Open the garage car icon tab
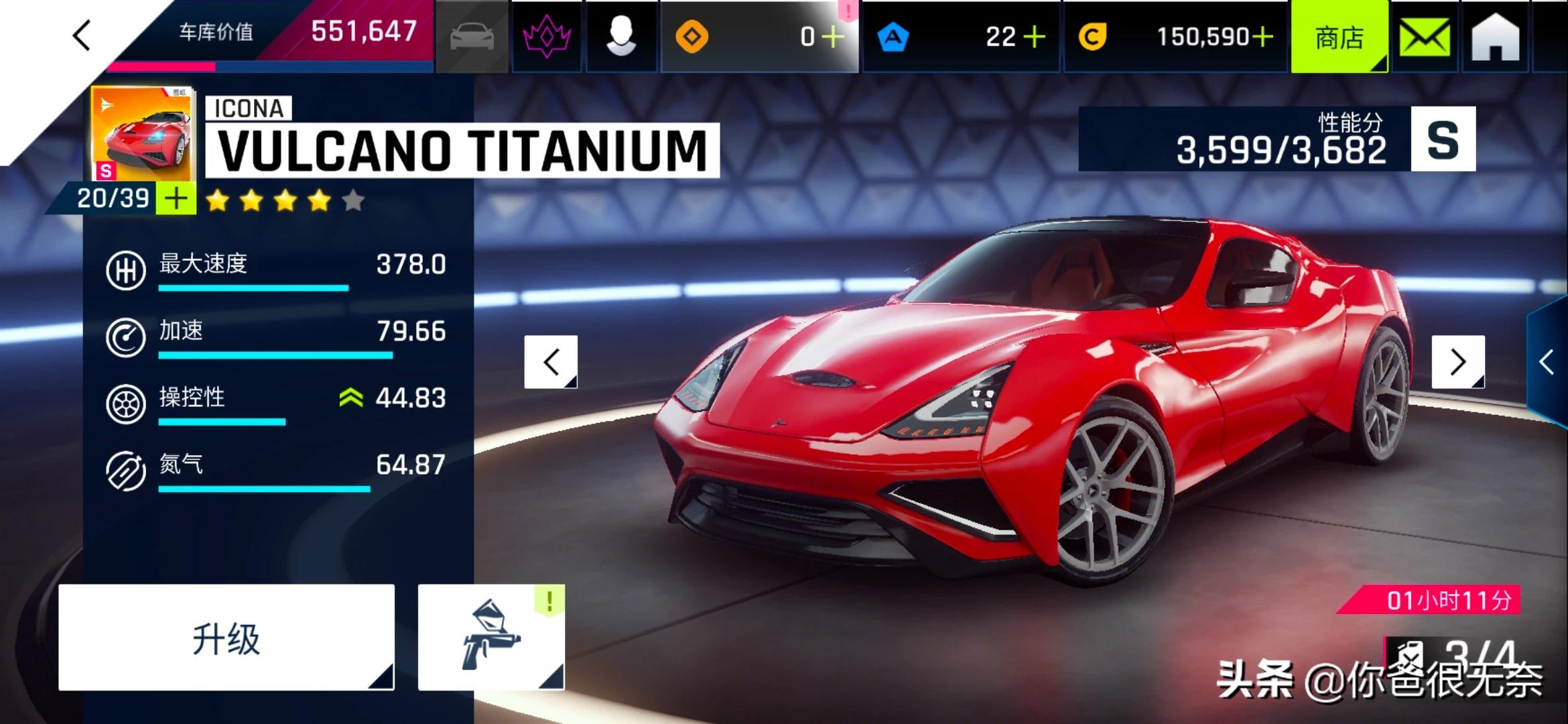 click(472, 36)
